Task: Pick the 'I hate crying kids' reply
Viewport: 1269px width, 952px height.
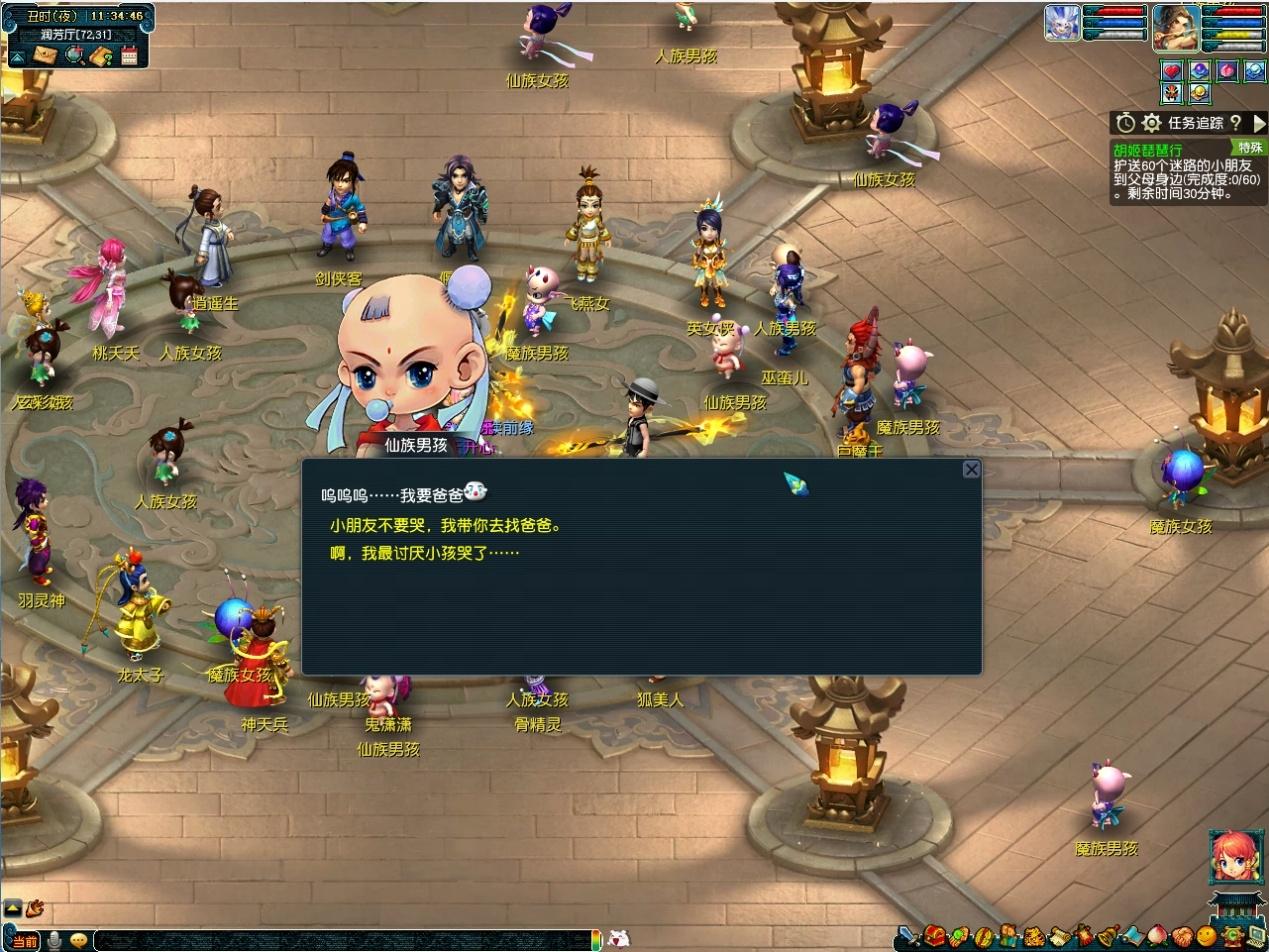Action: click(425, 553)
